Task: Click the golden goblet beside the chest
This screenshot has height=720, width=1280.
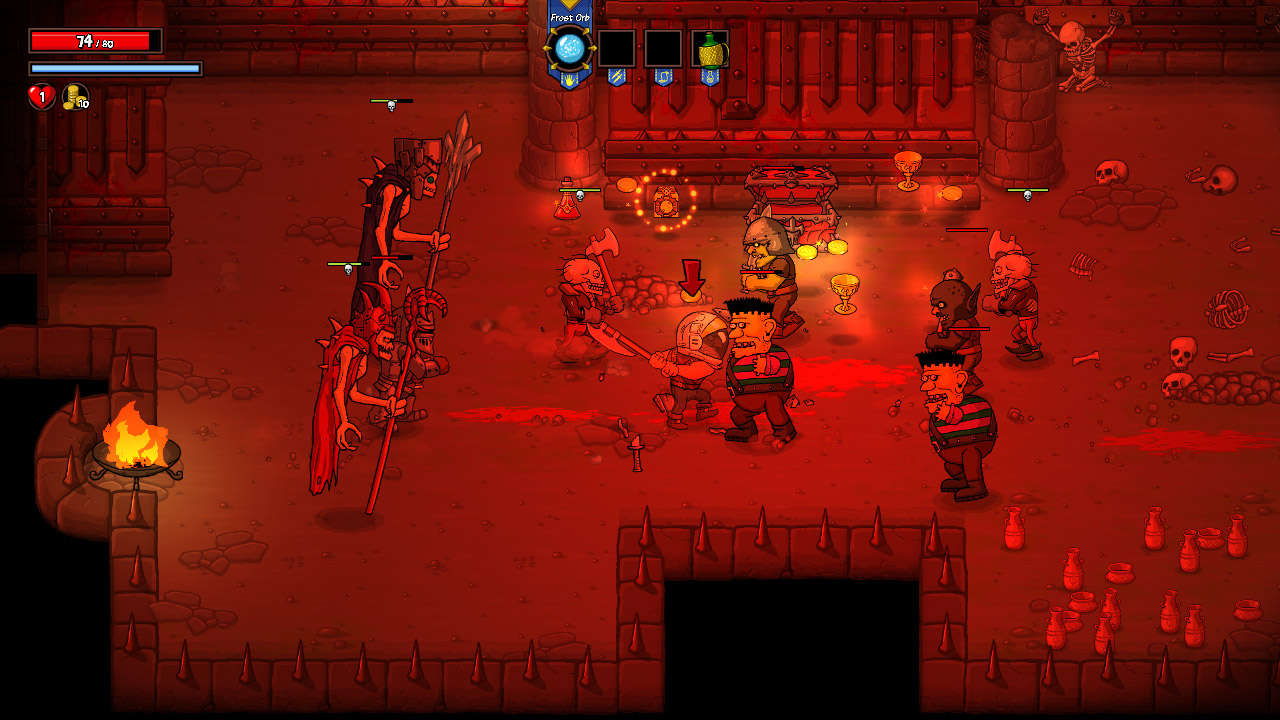Action: tap(843, 288)
